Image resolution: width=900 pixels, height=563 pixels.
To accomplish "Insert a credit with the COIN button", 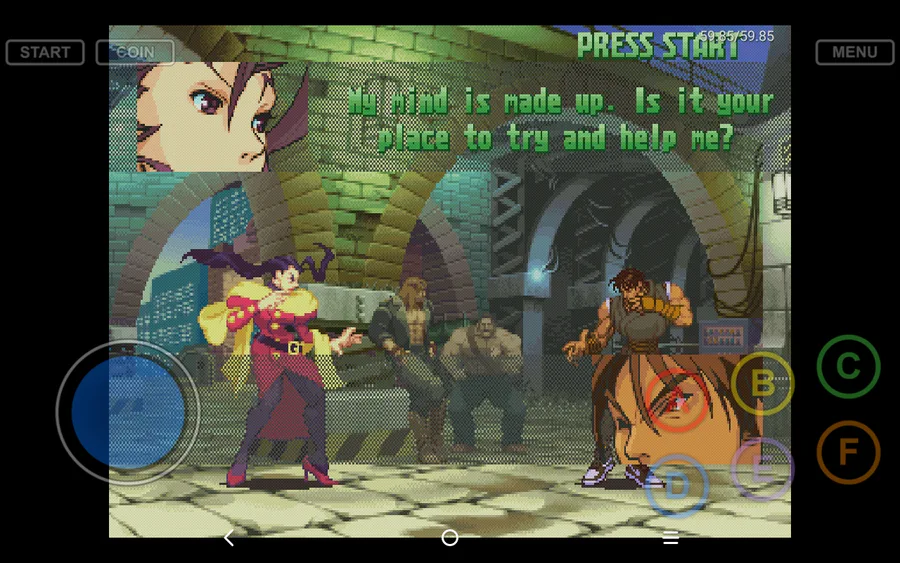I will pos(135,52).
